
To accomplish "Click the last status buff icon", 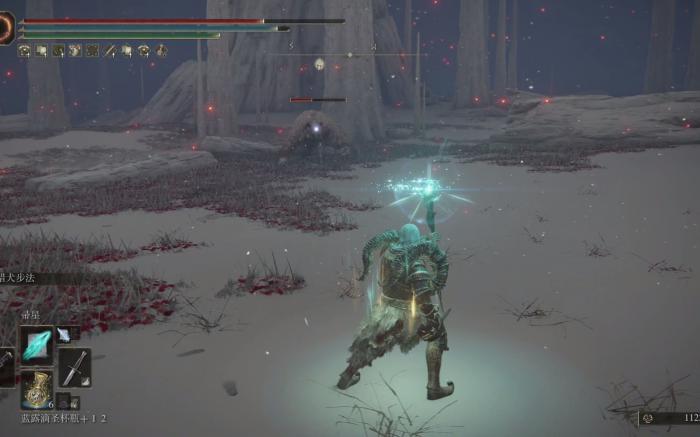I will (161, 50).
